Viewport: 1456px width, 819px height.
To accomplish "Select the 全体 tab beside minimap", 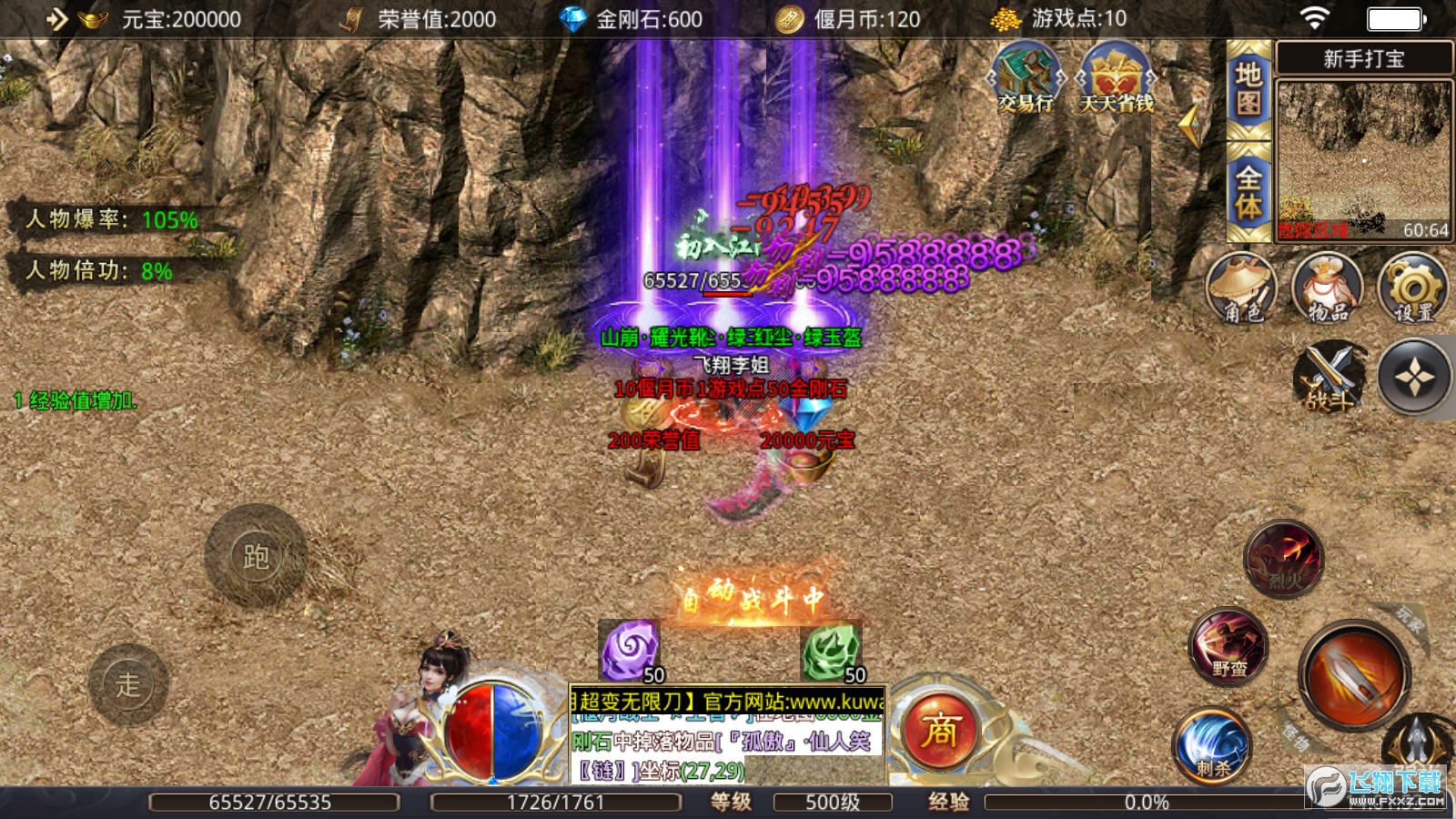I will coord(1249,191).
